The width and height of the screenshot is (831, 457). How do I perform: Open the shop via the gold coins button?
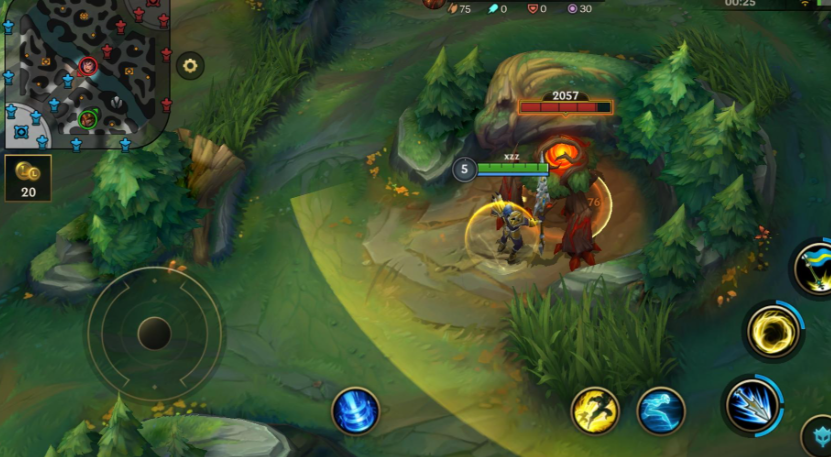coord(27,178)
